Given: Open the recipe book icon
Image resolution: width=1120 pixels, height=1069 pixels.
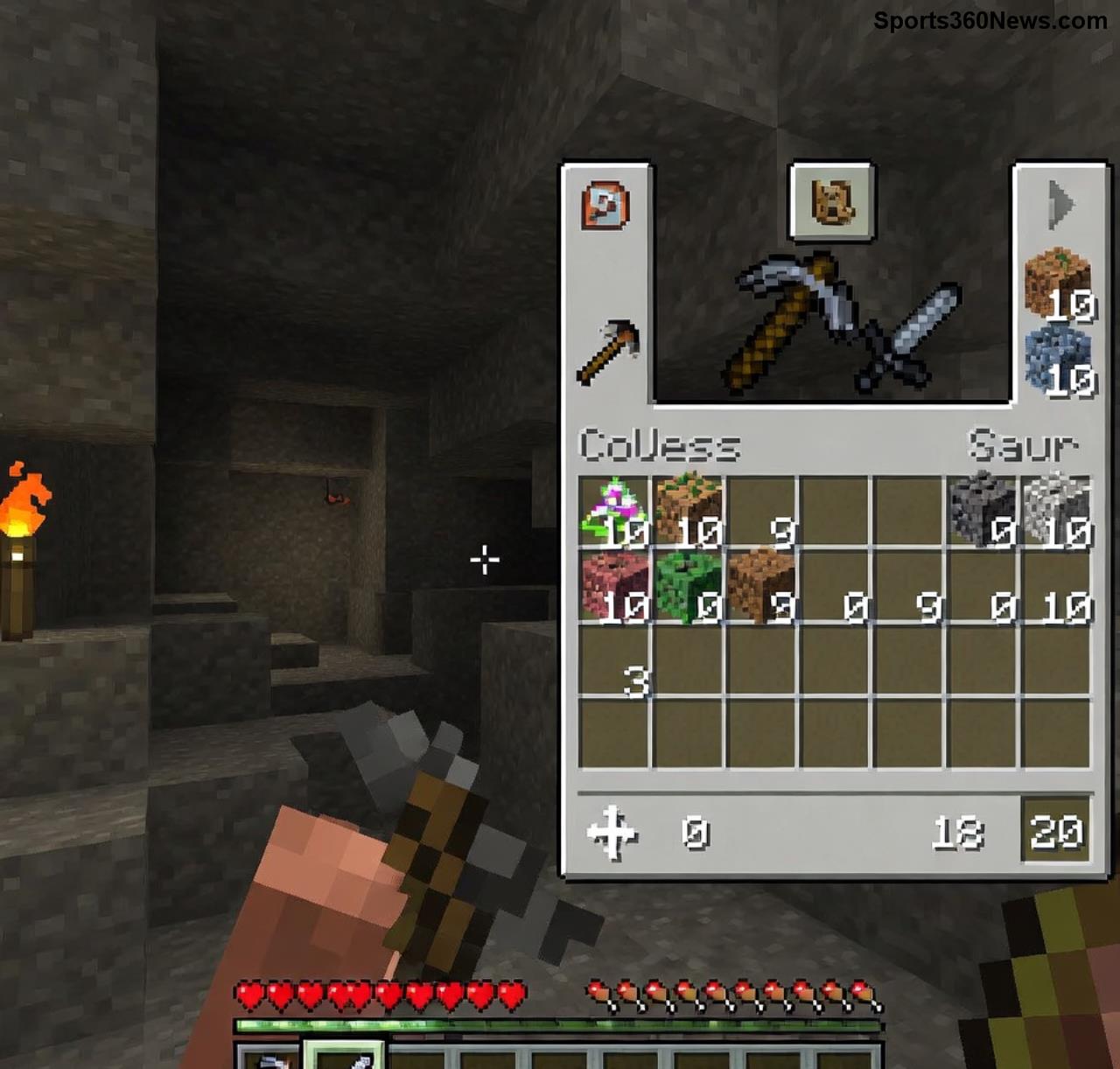Looking at the screenshot, I should point(607,205).
